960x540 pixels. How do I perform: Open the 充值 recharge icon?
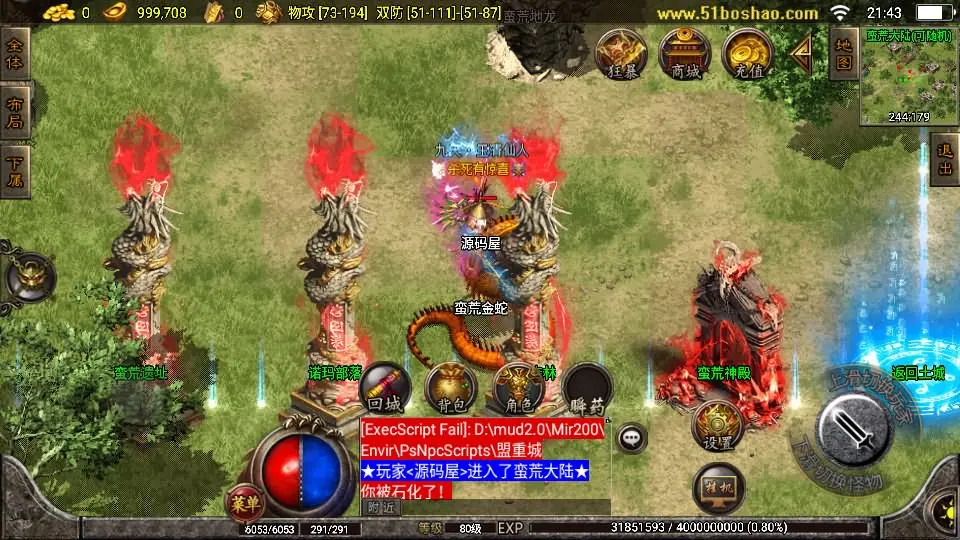(x=748, y=53)
